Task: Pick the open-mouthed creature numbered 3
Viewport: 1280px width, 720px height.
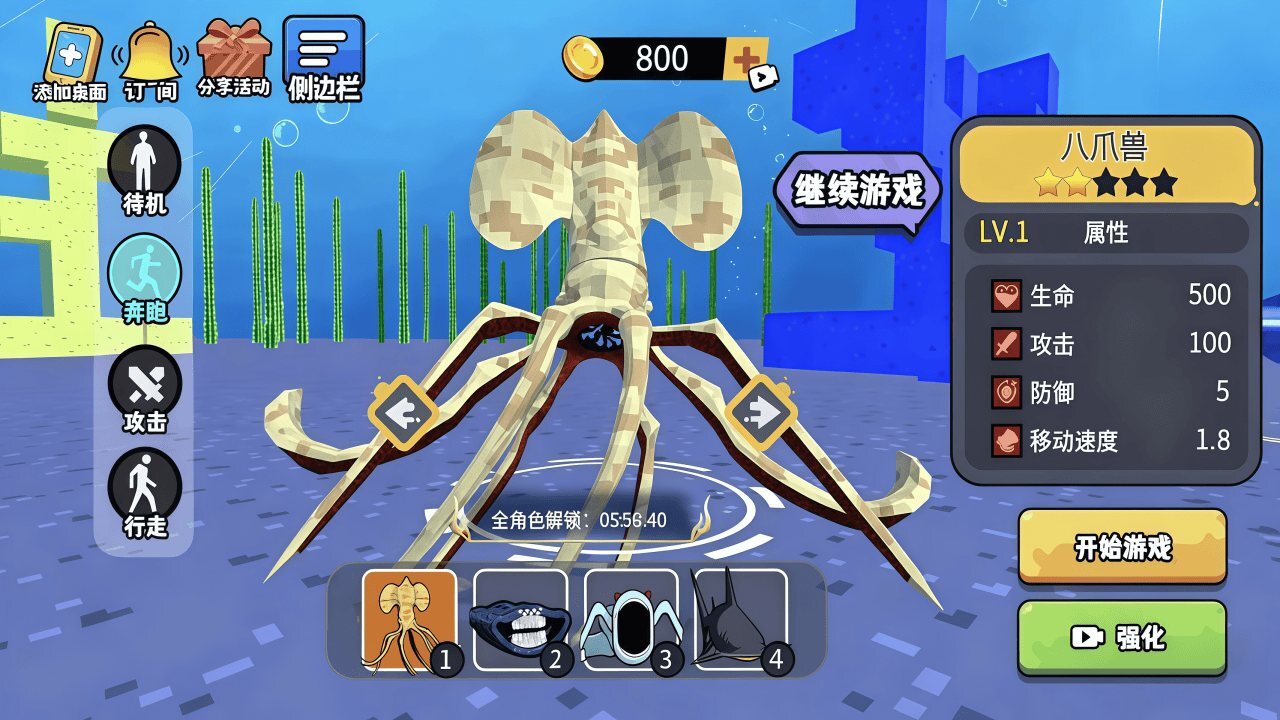Action: pos(631,619)
